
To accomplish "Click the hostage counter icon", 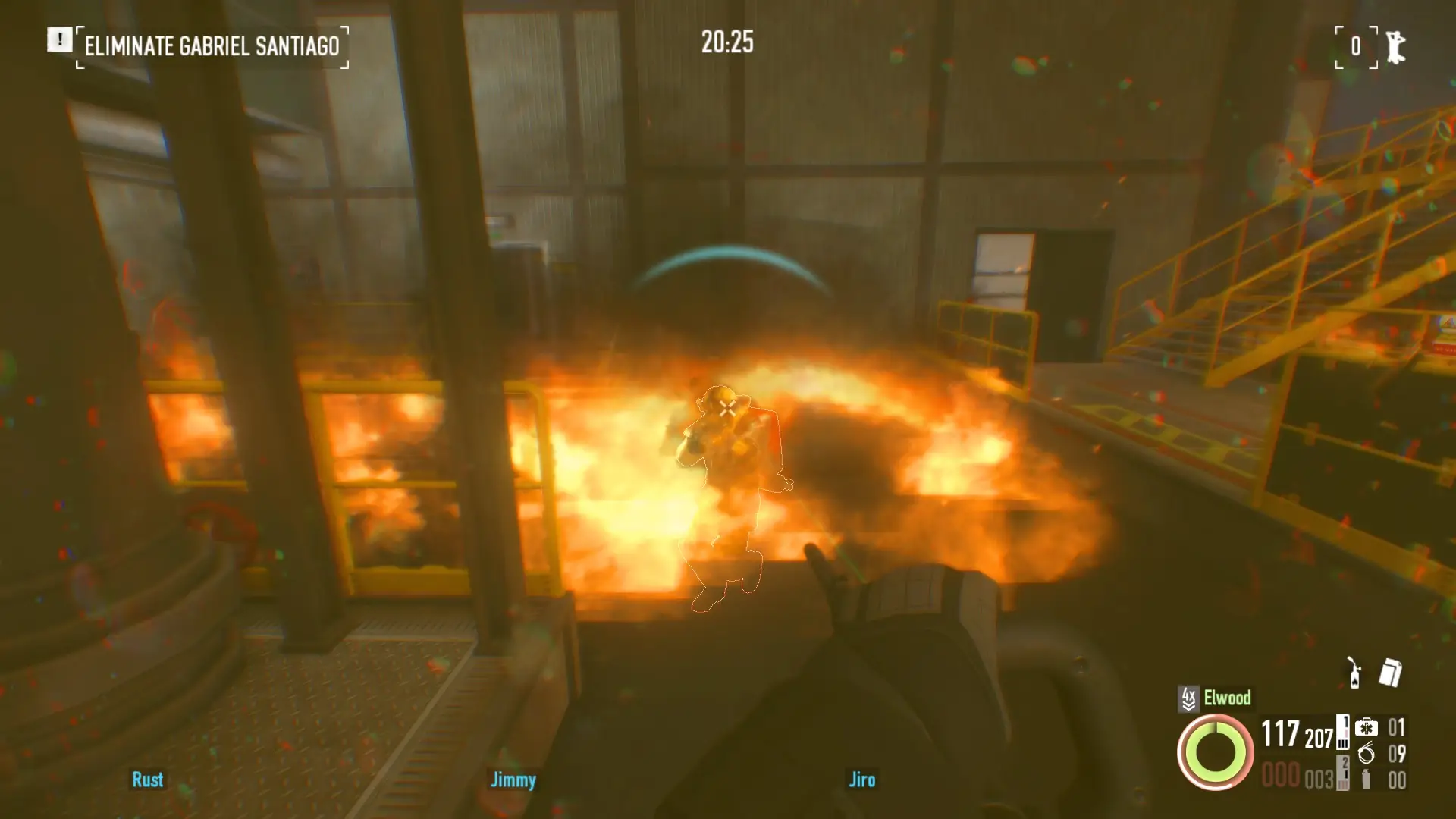I will 1395,47.
